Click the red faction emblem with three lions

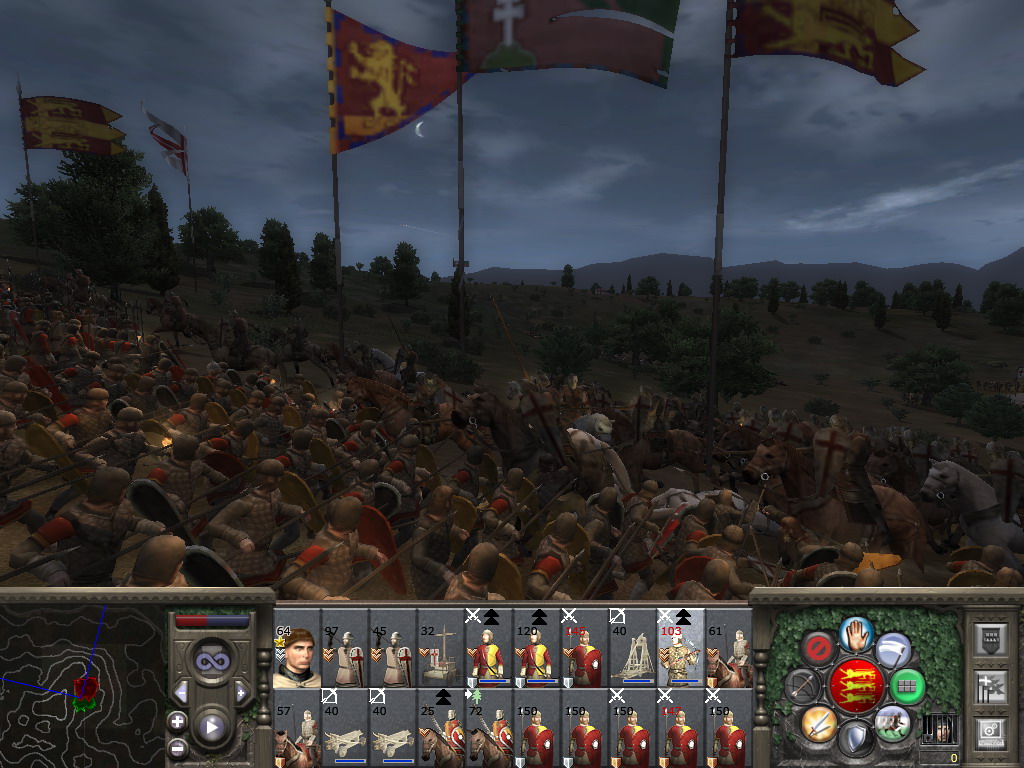click(856, 686)
